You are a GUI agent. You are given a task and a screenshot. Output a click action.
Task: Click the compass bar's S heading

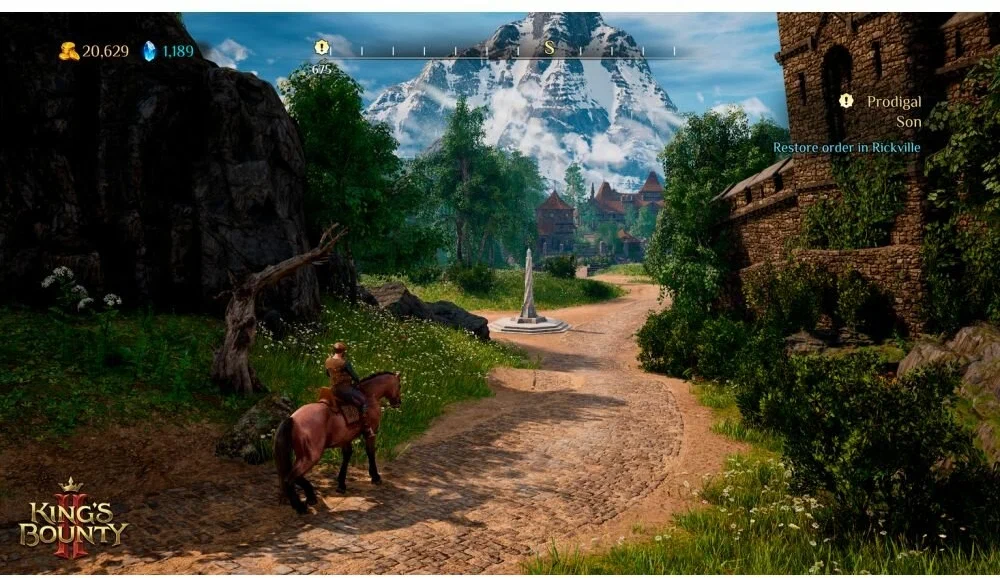549,47
